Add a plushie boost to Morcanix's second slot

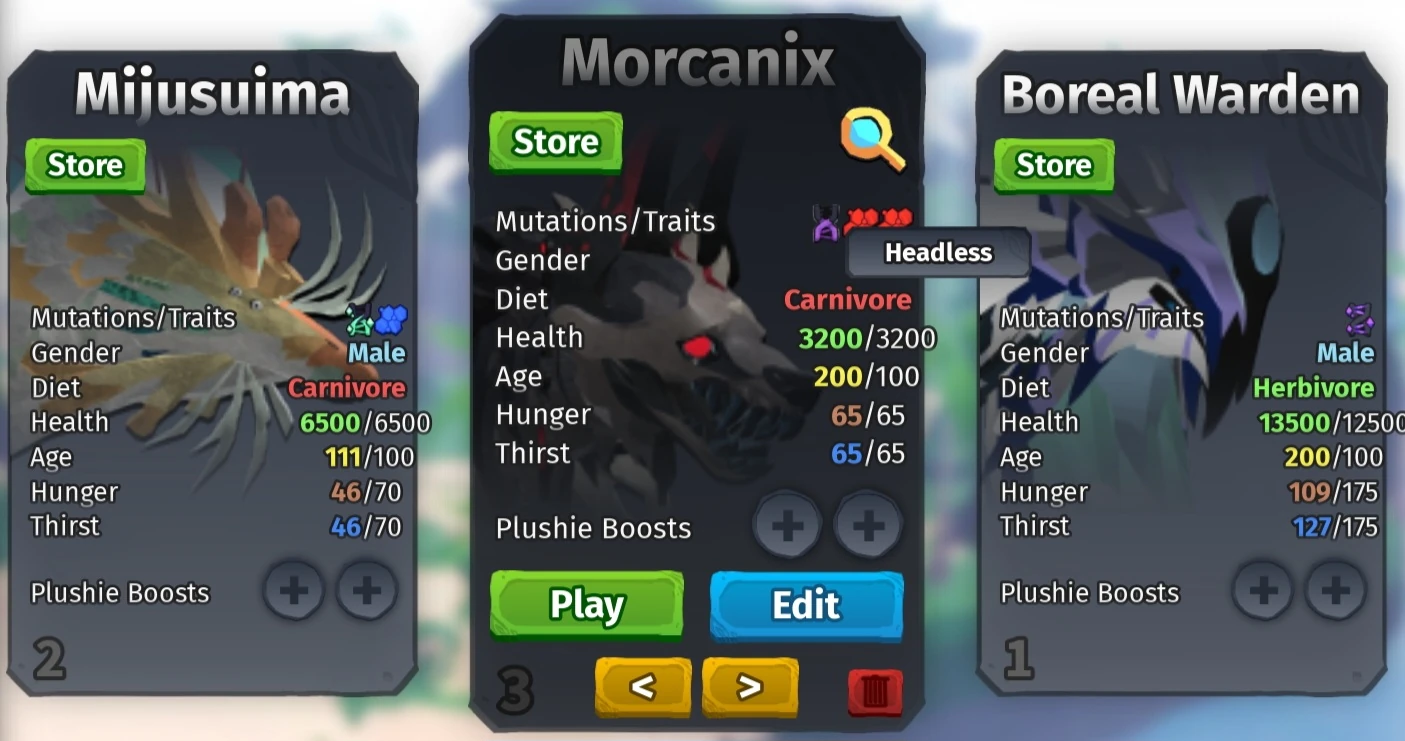point(869,524)
